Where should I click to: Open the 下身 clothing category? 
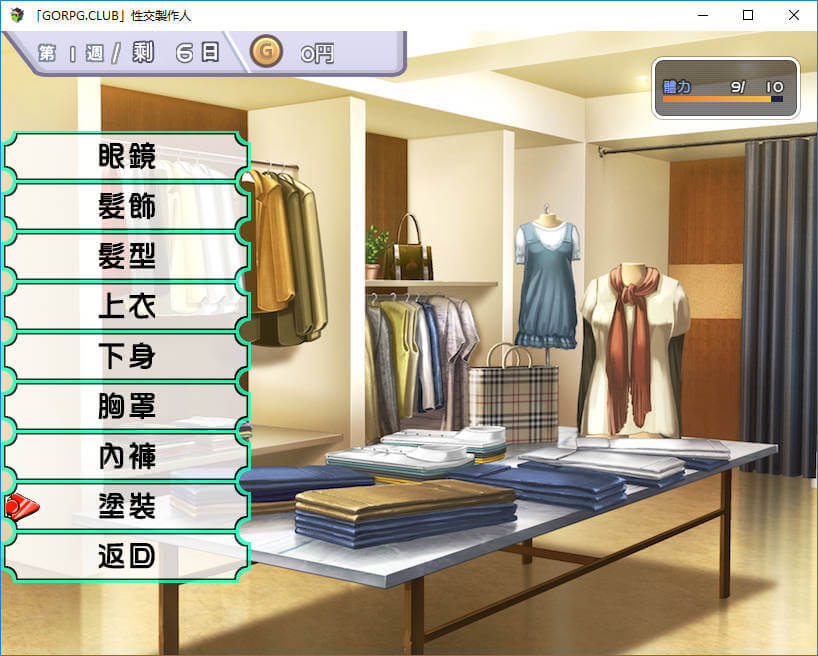(127, 357)
